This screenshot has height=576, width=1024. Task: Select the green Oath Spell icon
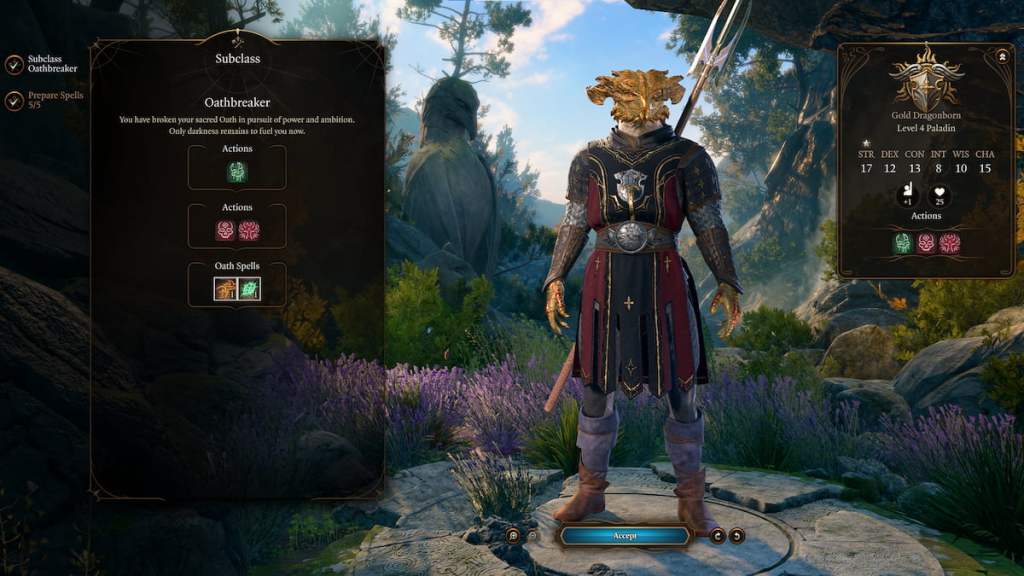(248, 289)
